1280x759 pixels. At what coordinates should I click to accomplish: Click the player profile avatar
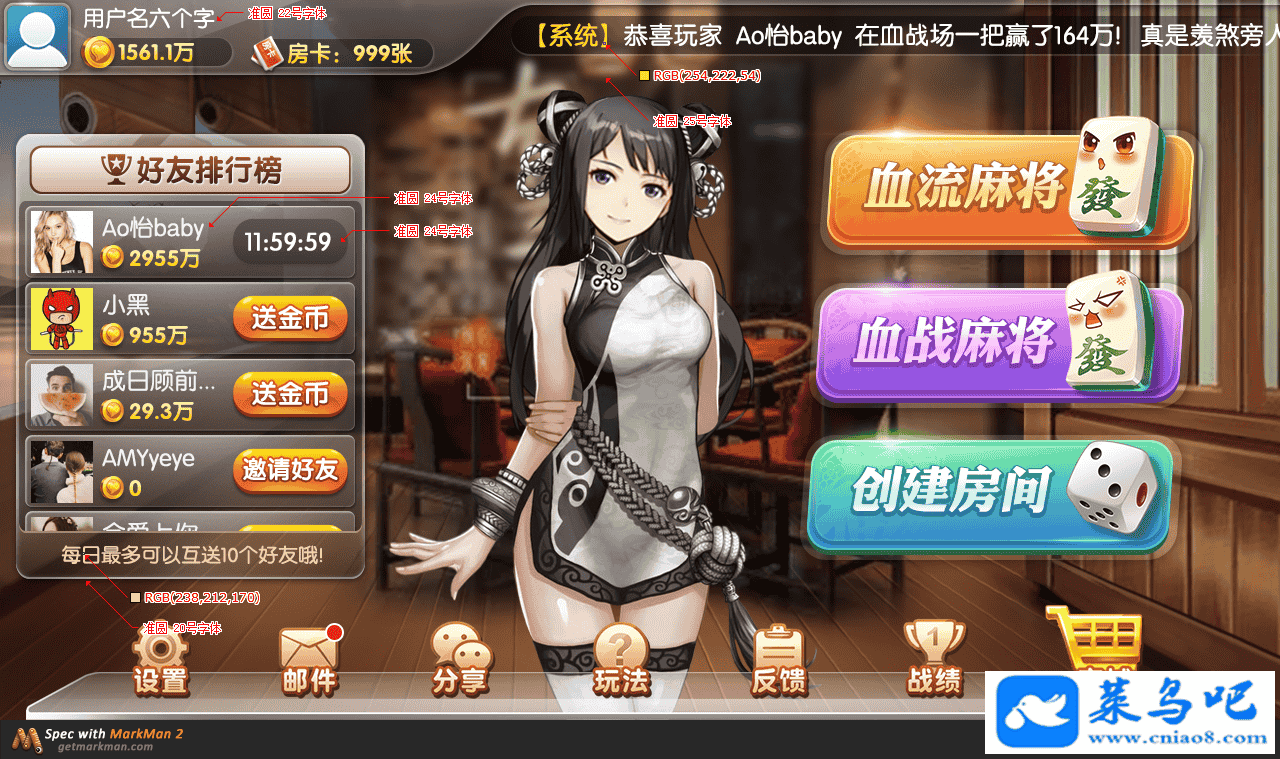[x=38, y=37]
